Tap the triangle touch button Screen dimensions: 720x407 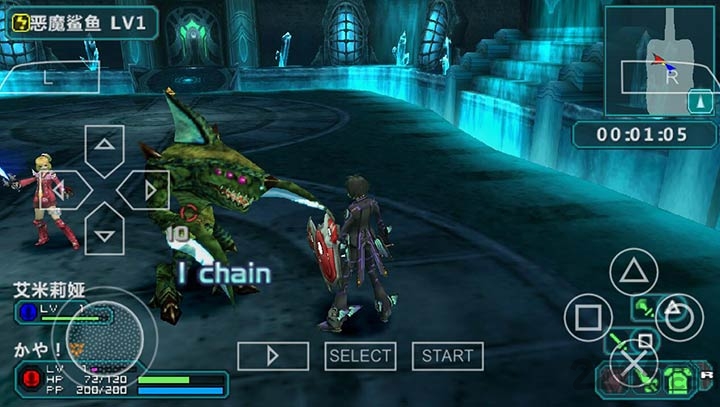coord(634,271)
